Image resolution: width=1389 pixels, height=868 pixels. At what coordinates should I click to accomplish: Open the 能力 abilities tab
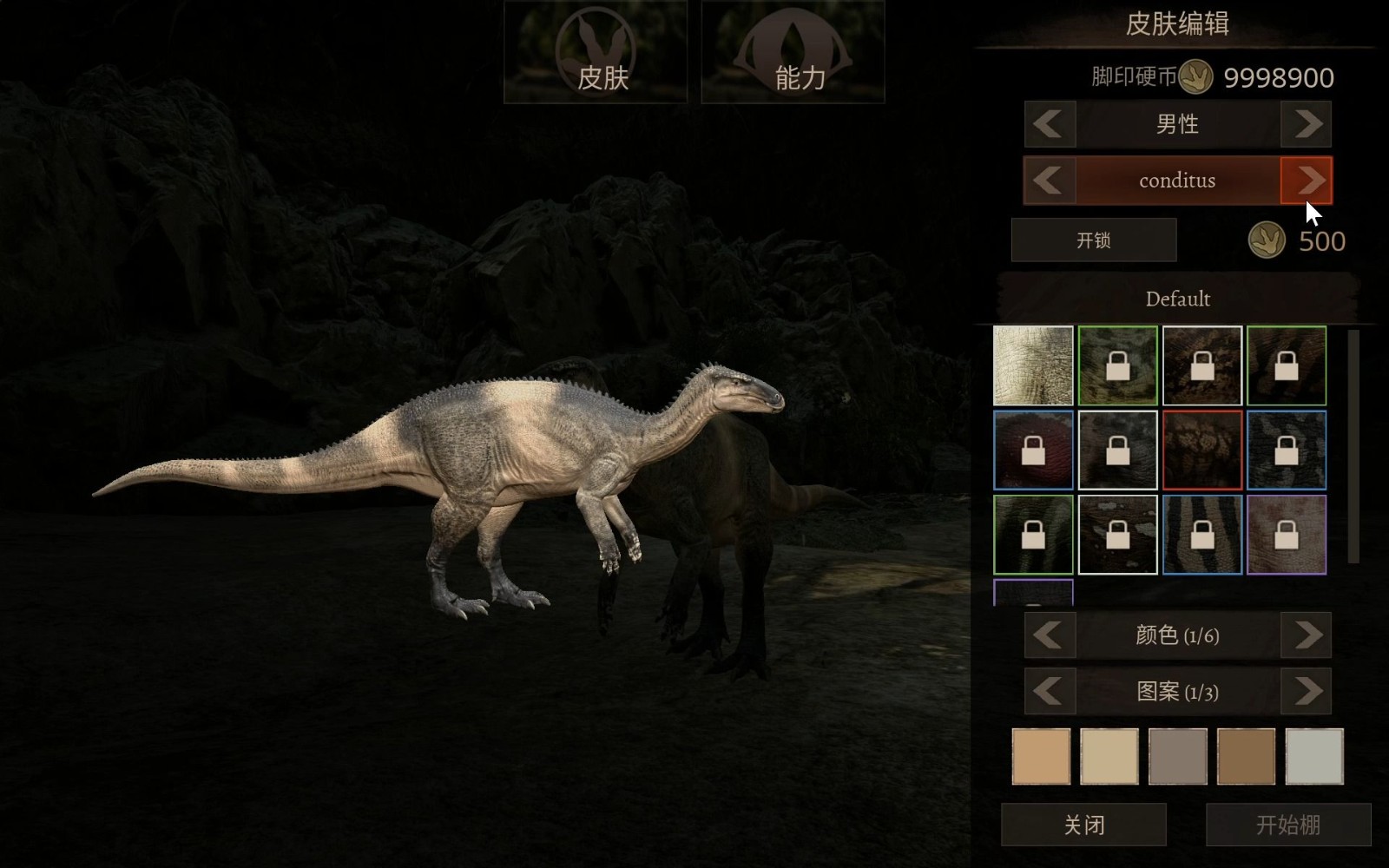pos(793,52)
